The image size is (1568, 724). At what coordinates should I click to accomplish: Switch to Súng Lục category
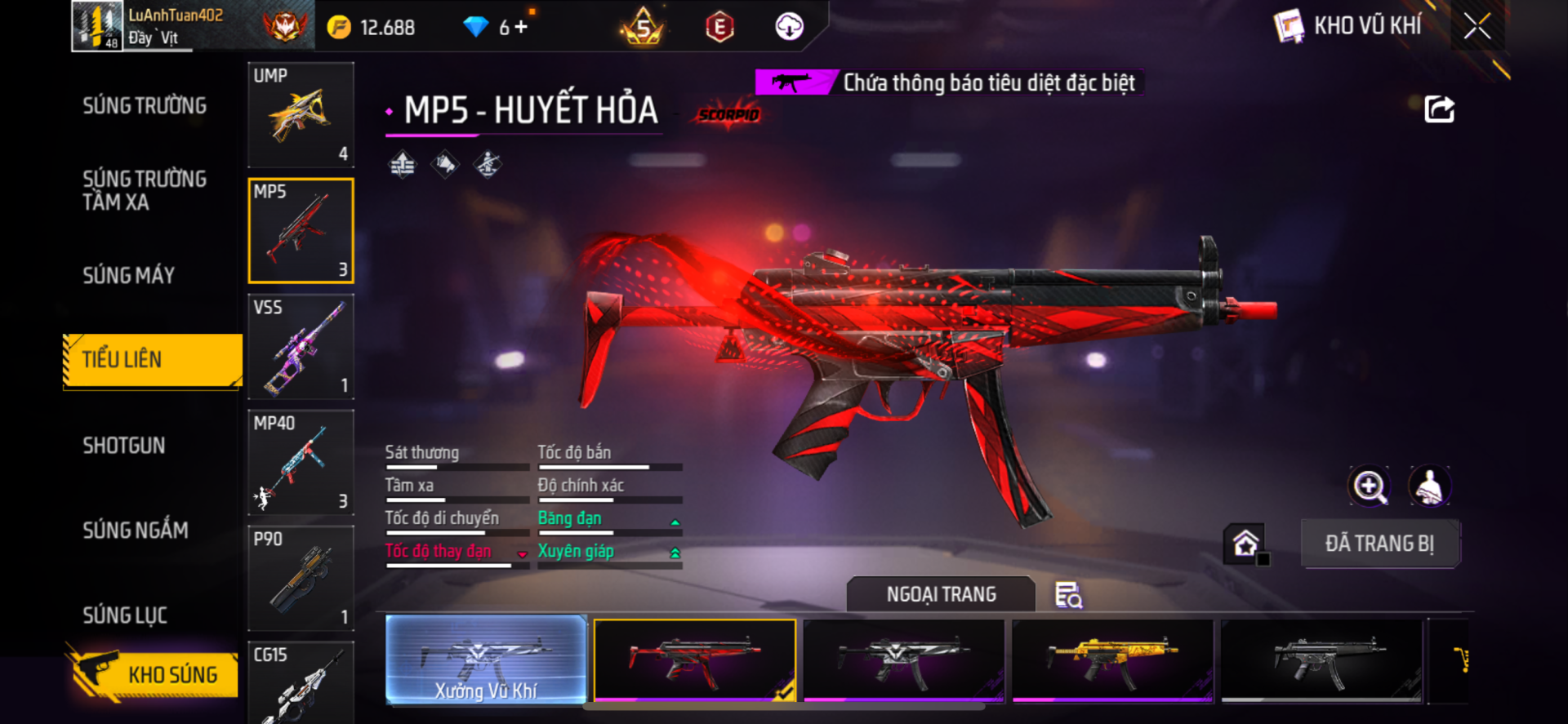click(125, 615)
